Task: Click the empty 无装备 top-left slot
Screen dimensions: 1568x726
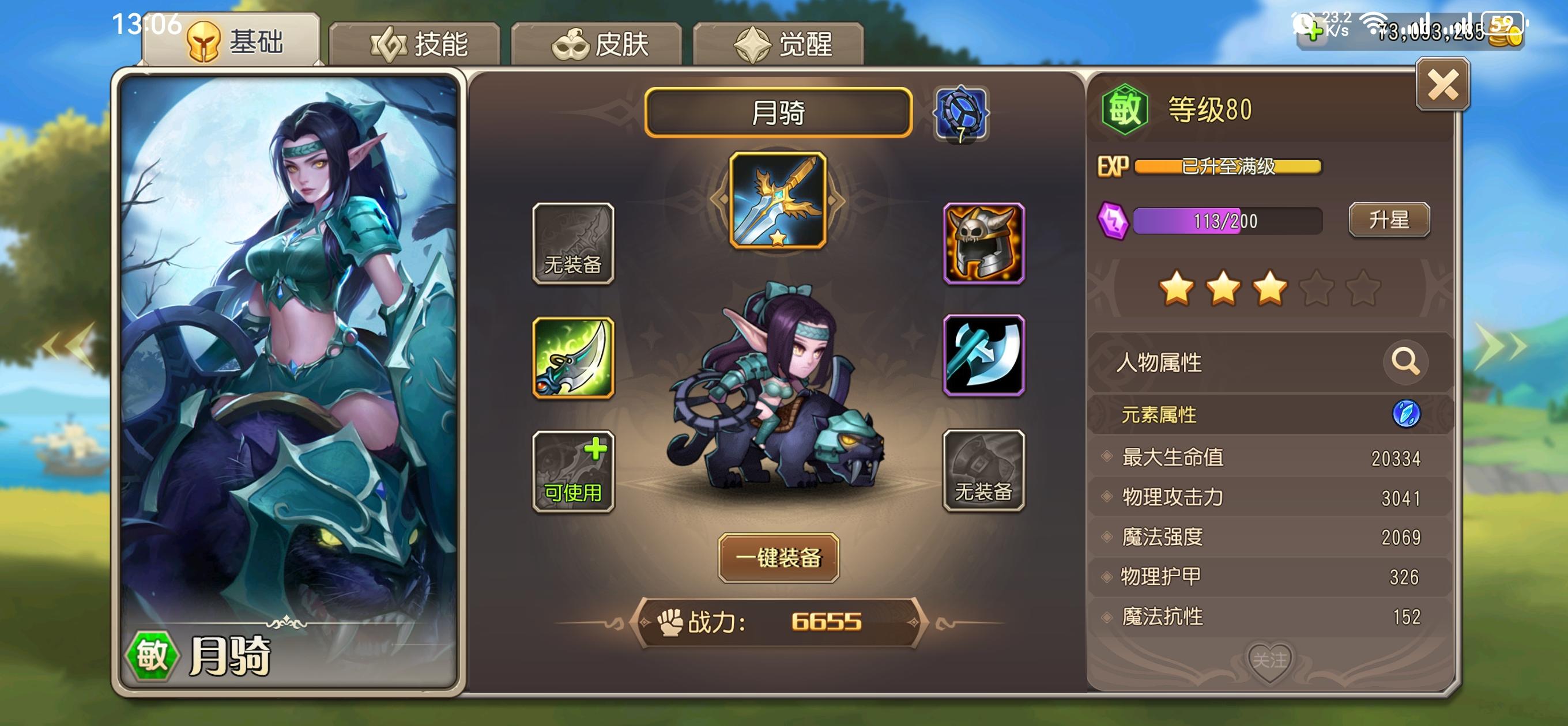Action: pyautogui.click(x=573, y=243)
